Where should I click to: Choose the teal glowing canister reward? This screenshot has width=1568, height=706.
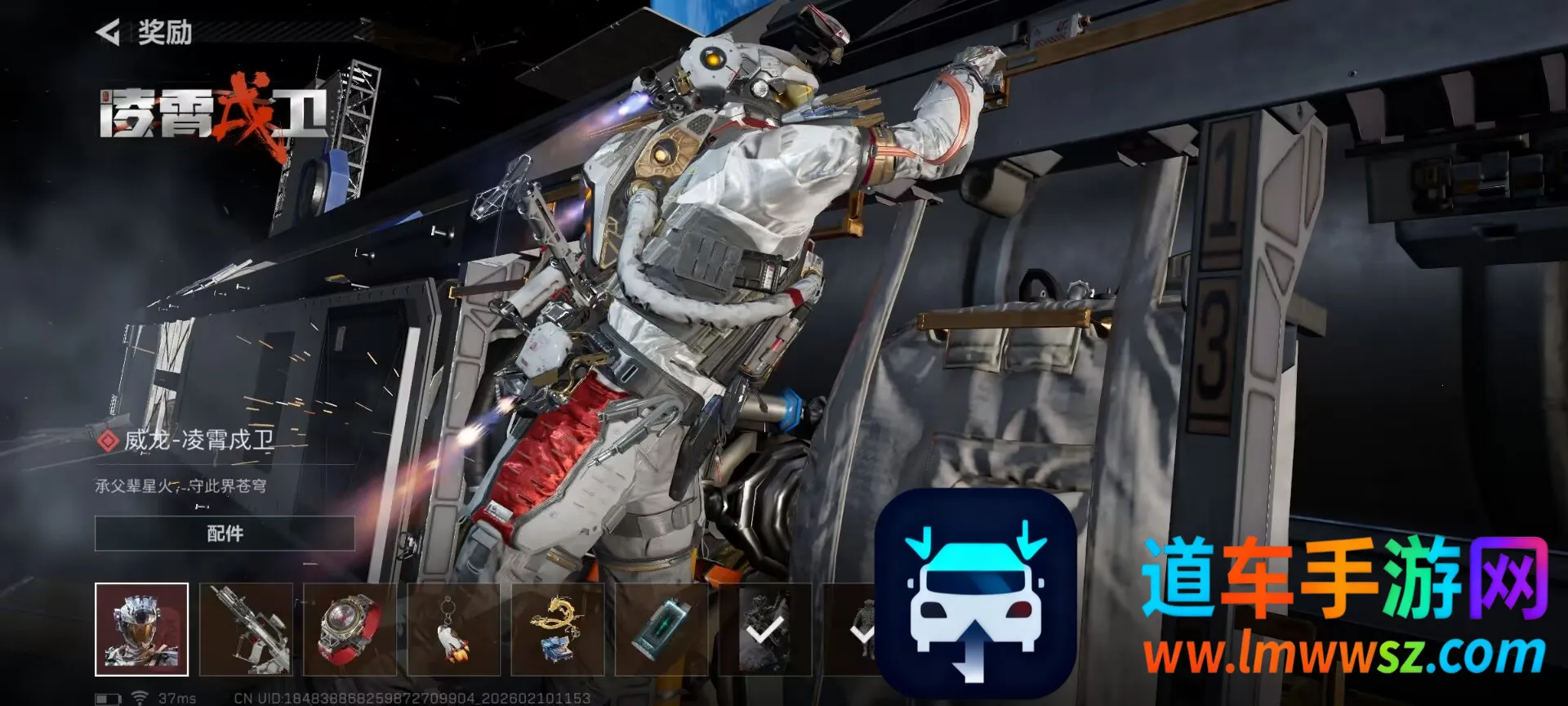coord(661,629)
